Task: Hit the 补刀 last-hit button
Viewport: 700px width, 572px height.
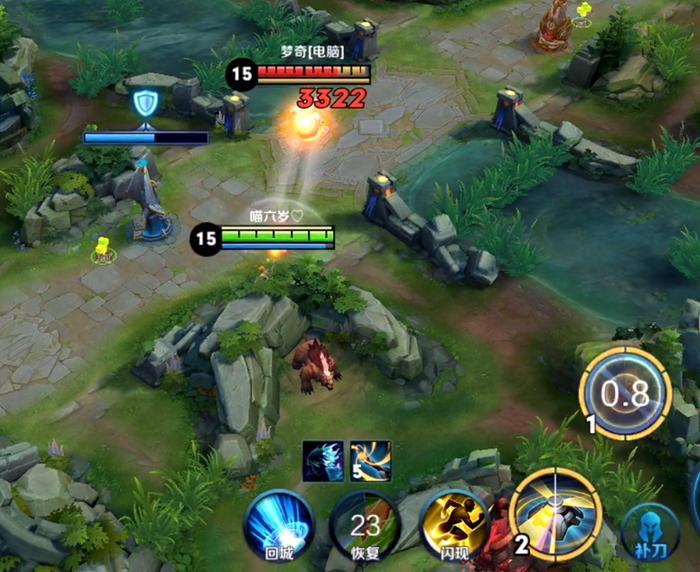Action: tap(650, 531)
